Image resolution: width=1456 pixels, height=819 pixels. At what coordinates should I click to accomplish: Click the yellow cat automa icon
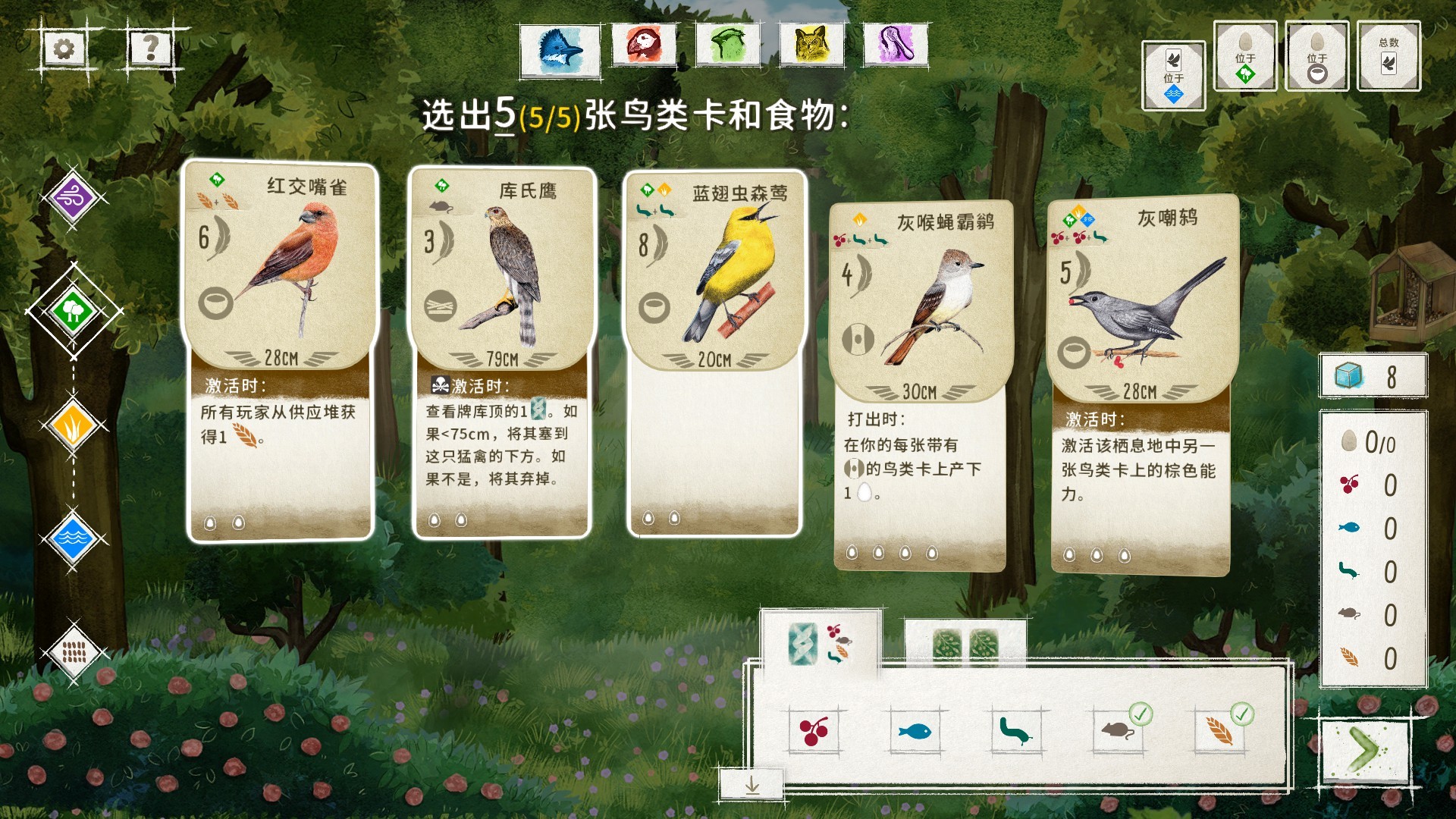click(x=812, y=45)
